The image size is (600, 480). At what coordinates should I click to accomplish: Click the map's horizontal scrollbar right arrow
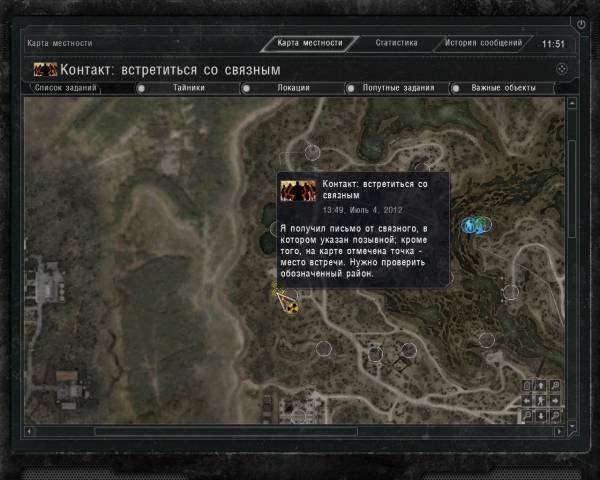coord(558,432)
